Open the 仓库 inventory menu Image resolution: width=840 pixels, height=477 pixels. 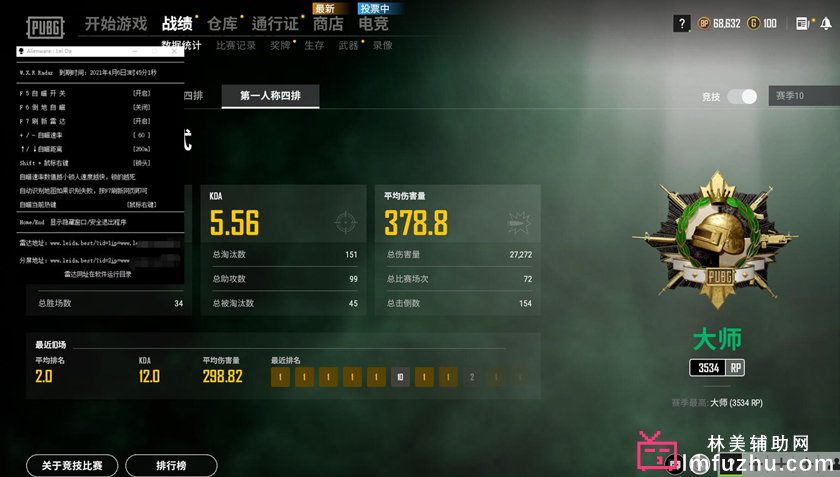click(x=223, y=23)
